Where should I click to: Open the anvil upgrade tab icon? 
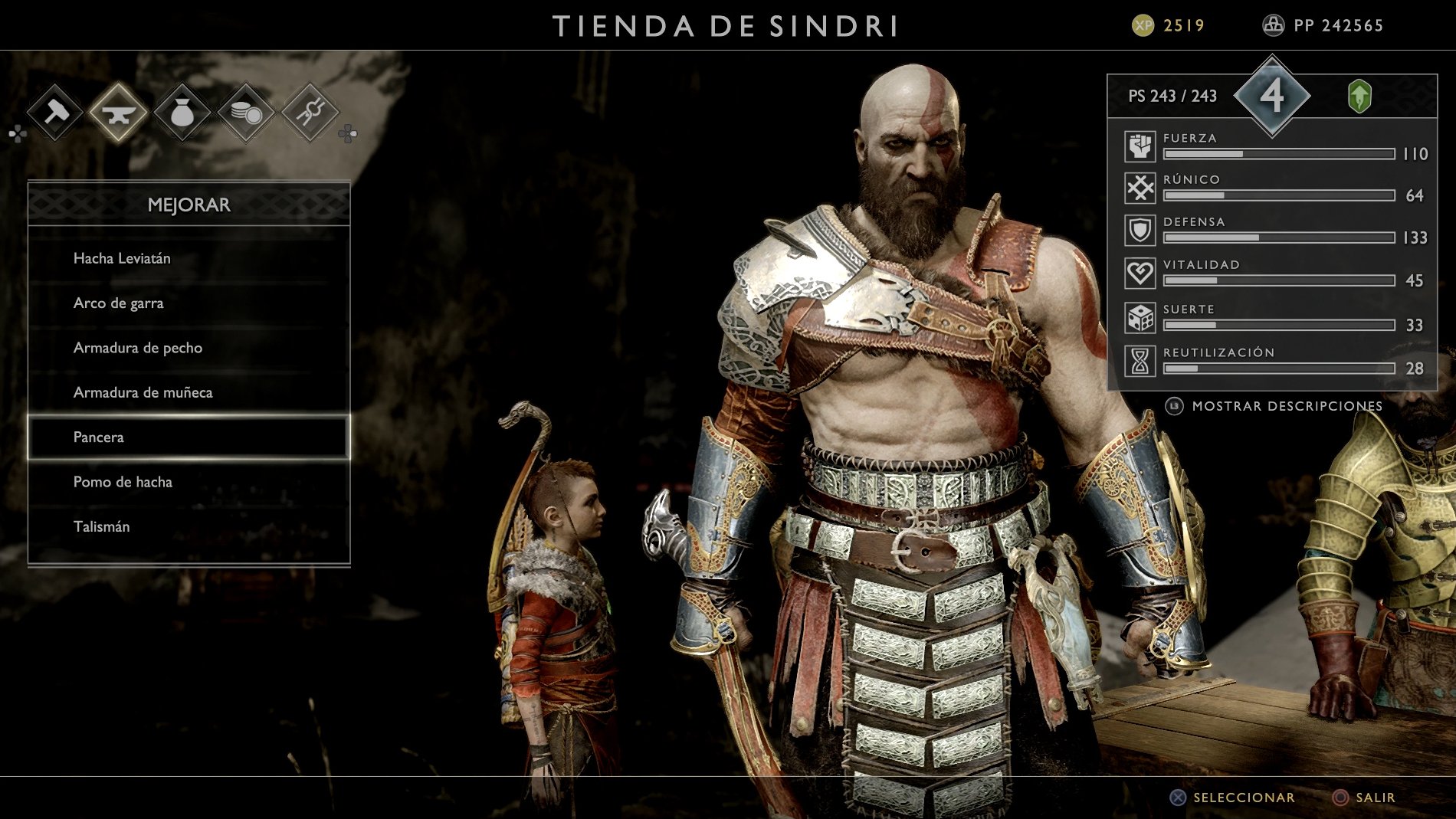118,113
